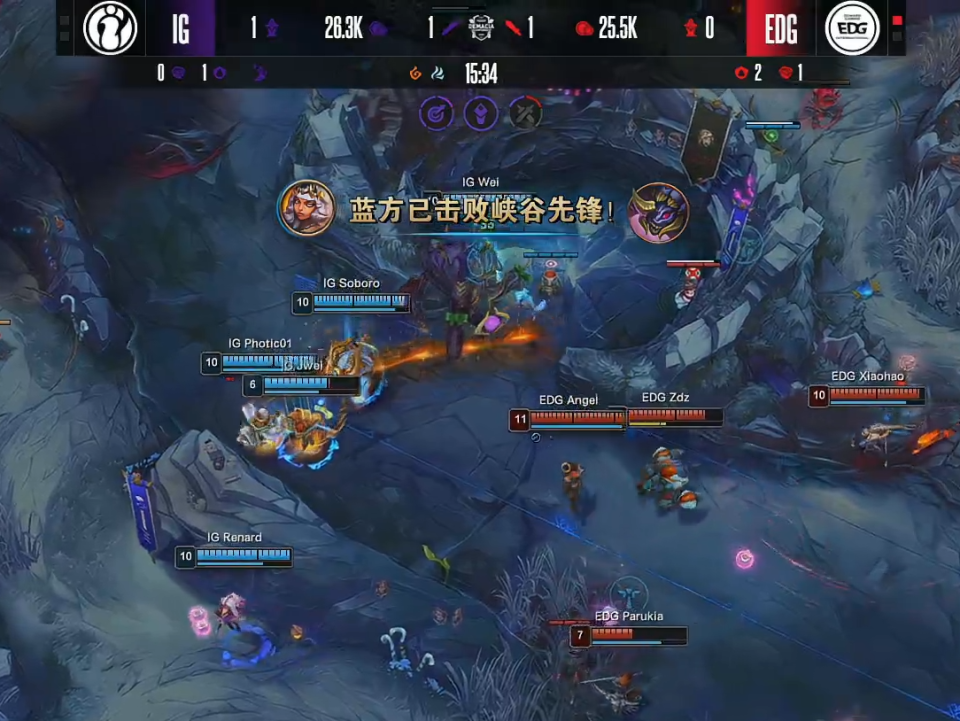Click the crossed swords objective icon
Viewport: 960px width, 721px height.
click(x=526, y=113)
